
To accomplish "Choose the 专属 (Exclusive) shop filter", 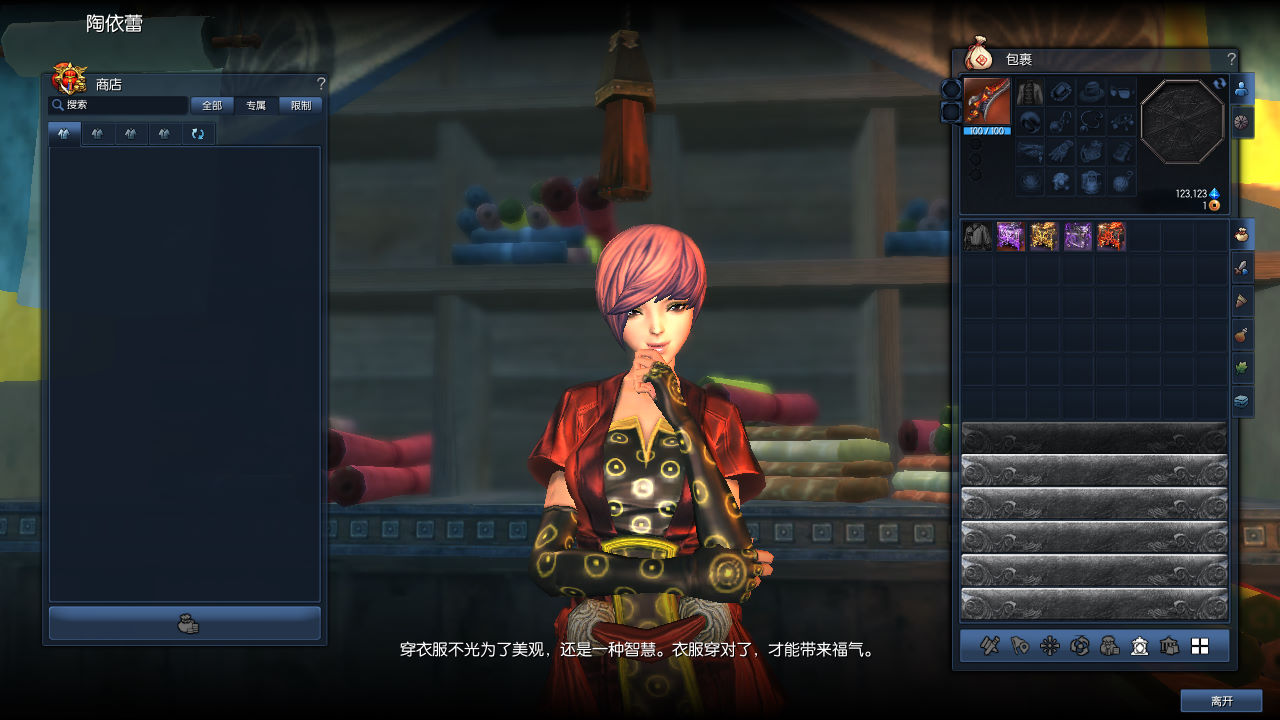I will pyautogui.click(x=256, y=105).
